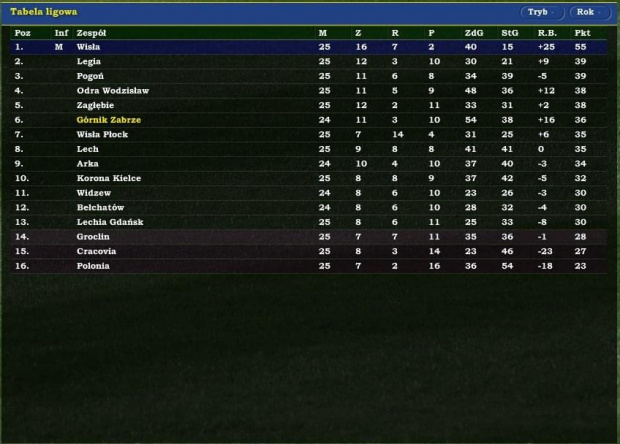Choose Arka in the standings
Viewport: 620px width, 444px height.
pos(88,164)
